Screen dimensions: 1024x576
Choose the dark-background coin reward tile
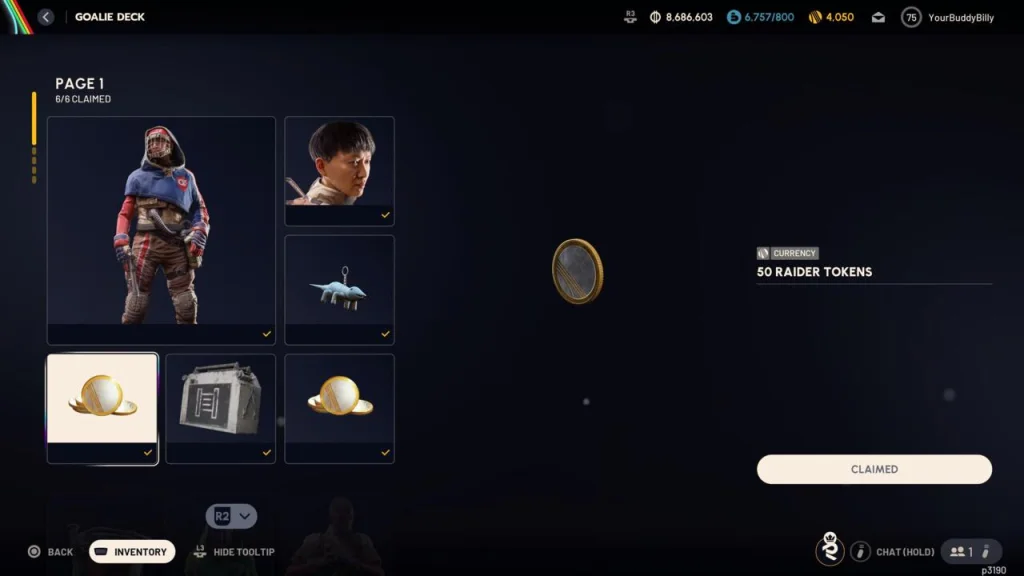[x=339, y=407]
